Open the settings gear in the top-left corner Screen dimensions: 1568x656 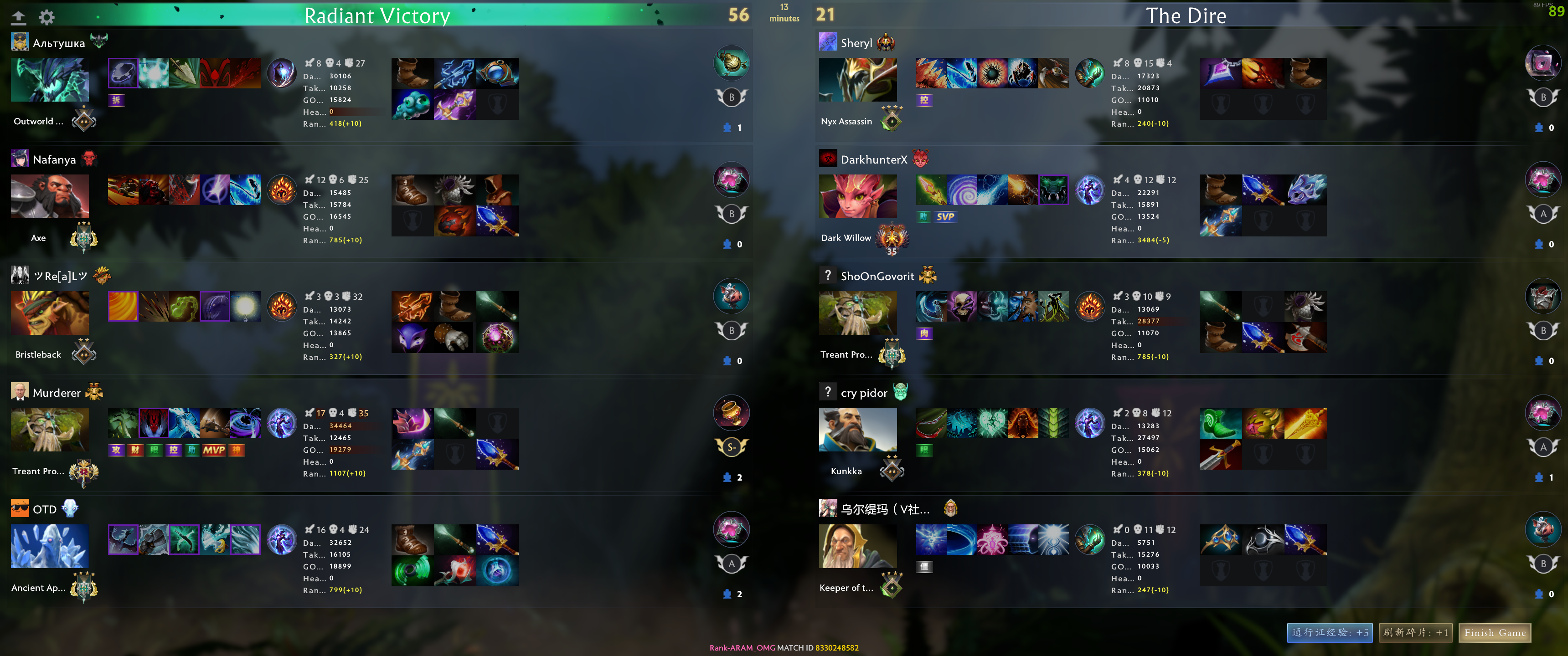click(x=46, y=17)
